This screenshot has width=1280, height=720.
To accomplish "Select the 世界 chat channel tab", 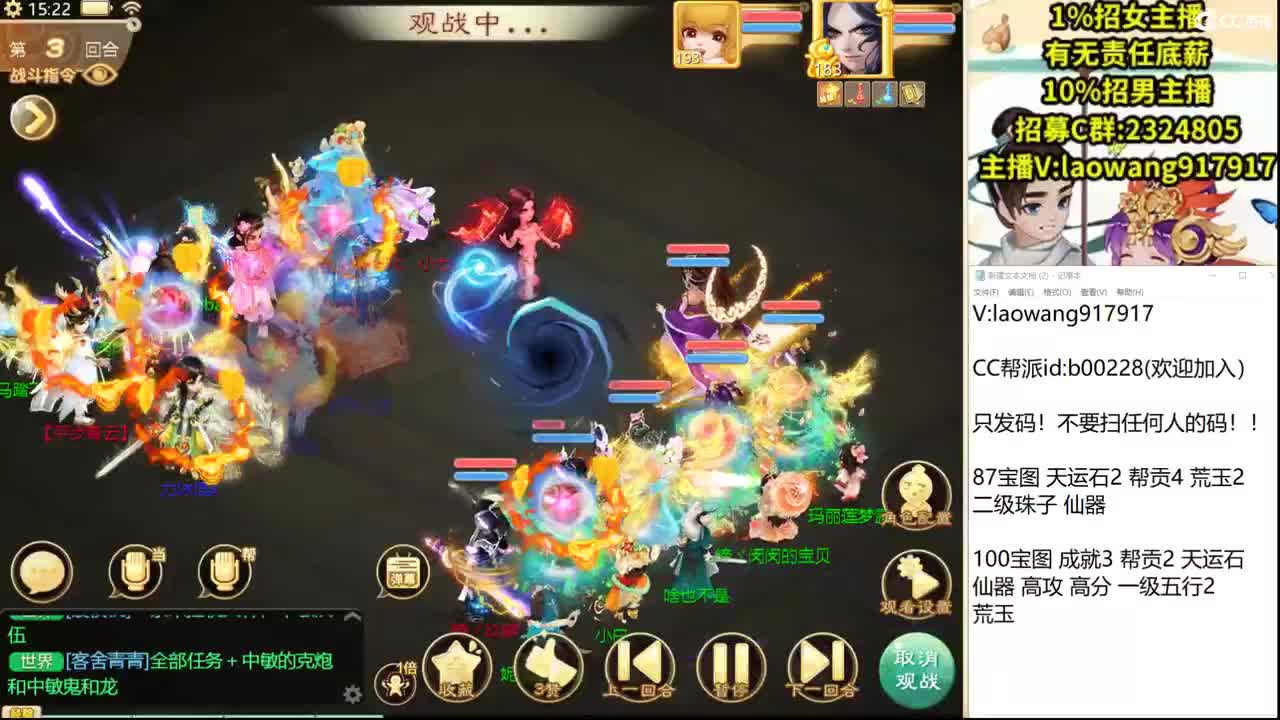I will click(36, 661).
